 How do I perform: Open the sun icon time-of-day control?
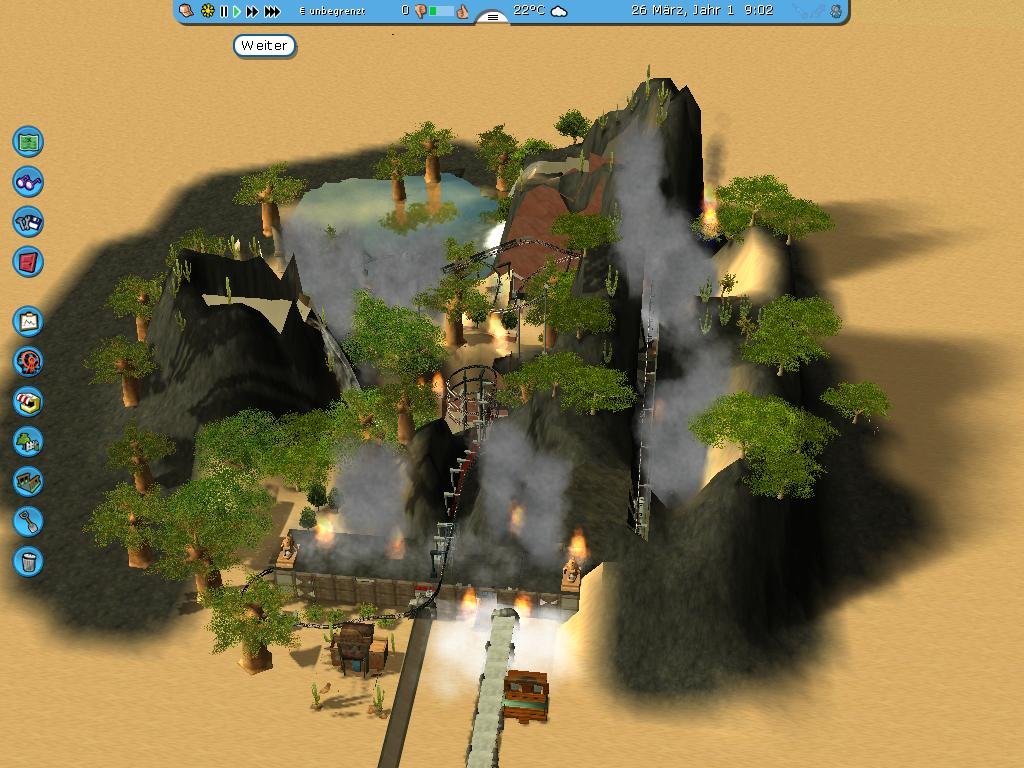(x=207, y=11)
